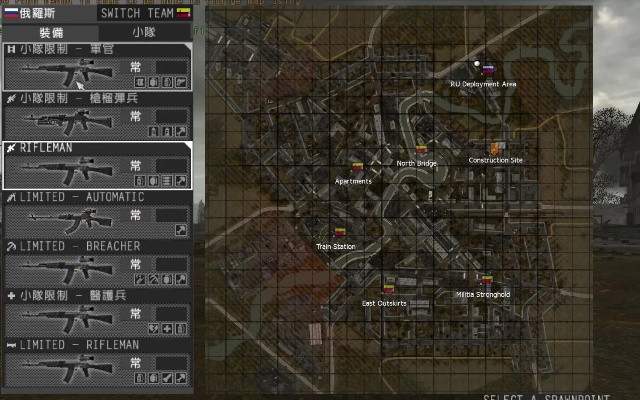Select the 軍官 officer kit
The height and width of the screenshot is (400, 640).
pyautogui.click(x=97, y=67)
